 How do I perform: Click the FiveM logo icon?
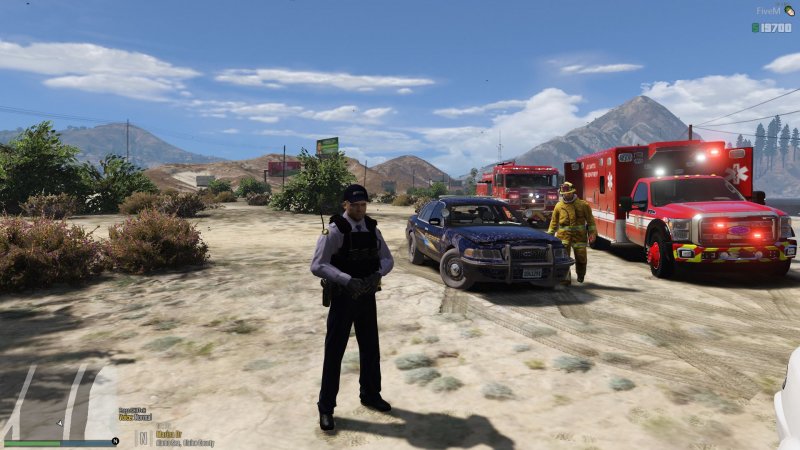point(788,10)
